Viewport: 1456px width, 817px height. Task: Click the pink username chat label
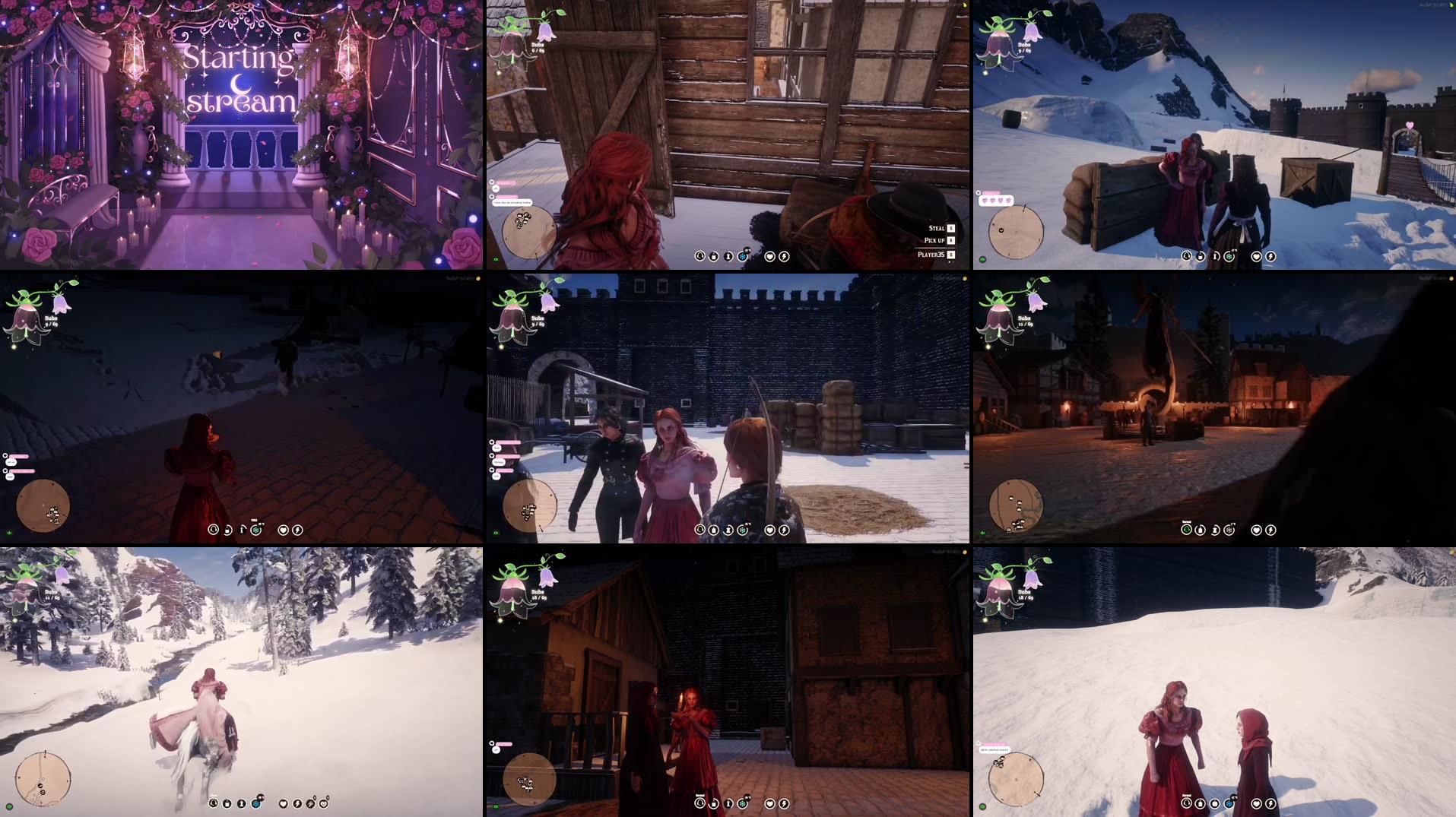click(x=507, y=196)
